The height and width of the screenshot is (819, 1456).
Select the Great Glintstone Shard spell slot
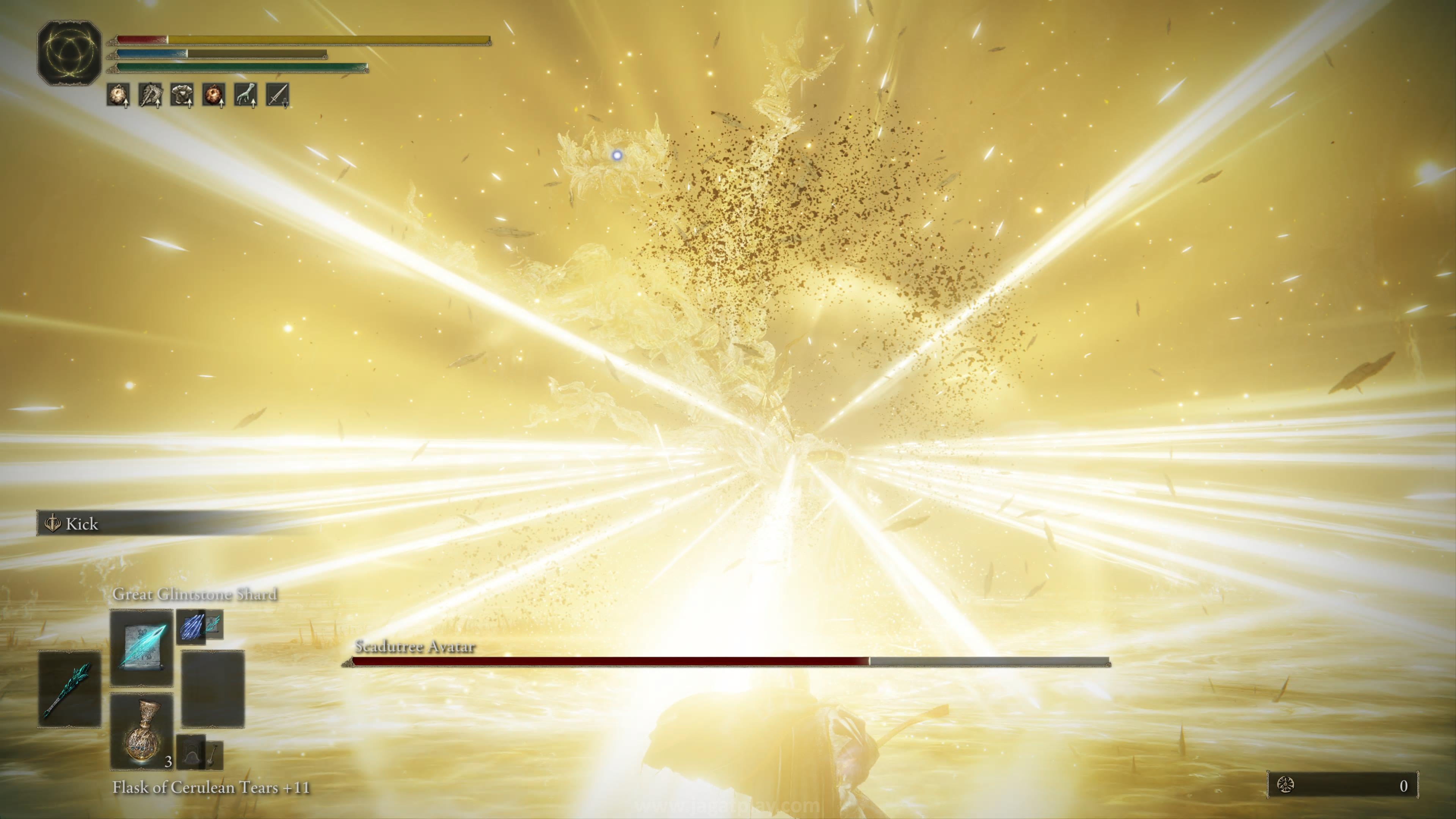[141, 647]
